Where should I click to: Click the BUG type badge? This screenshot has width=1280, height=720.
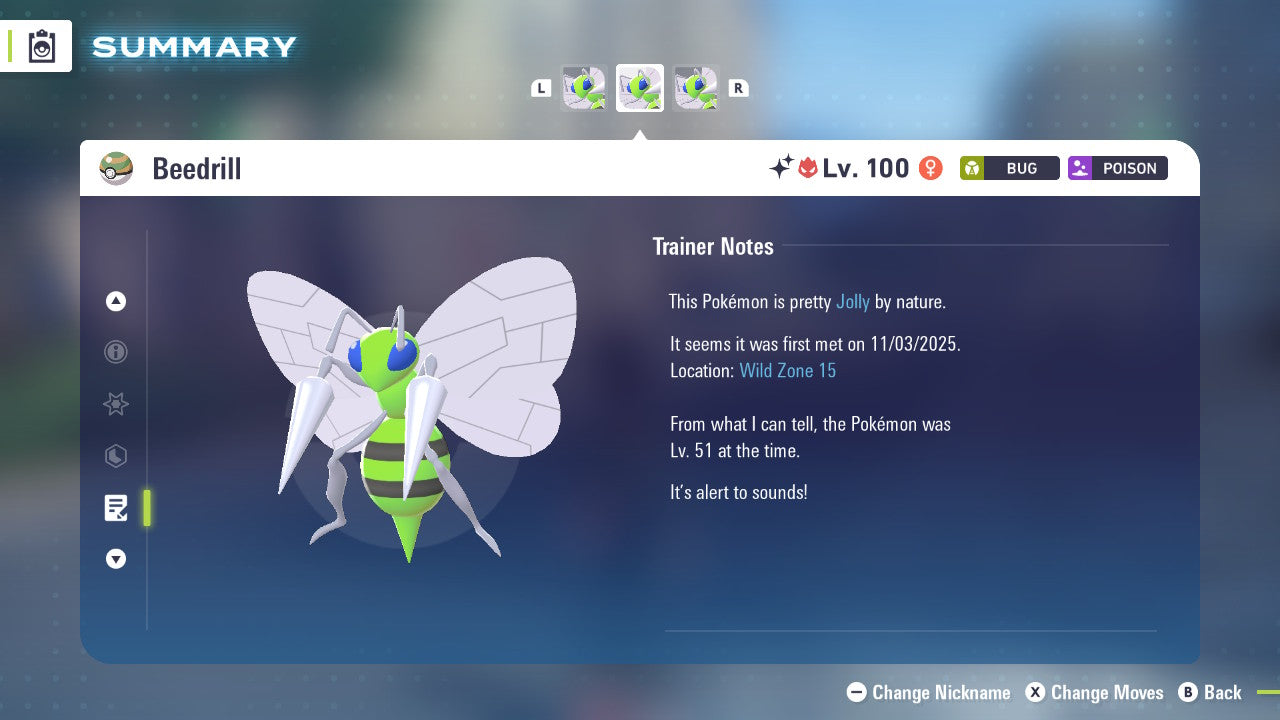(x=1009, y=168)
